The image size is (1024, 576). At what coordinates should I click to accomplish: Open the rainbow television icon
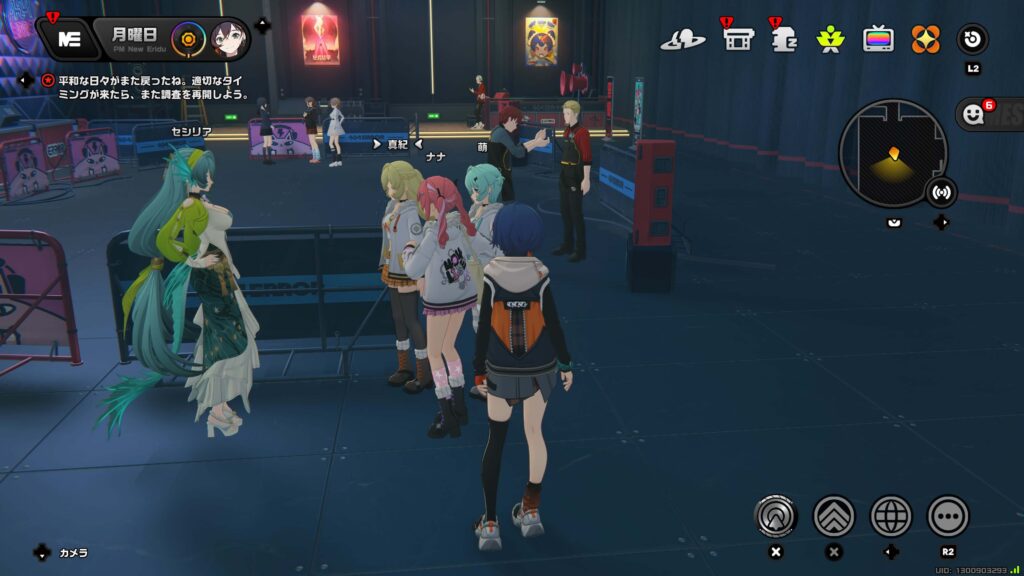tap(878, 40)
